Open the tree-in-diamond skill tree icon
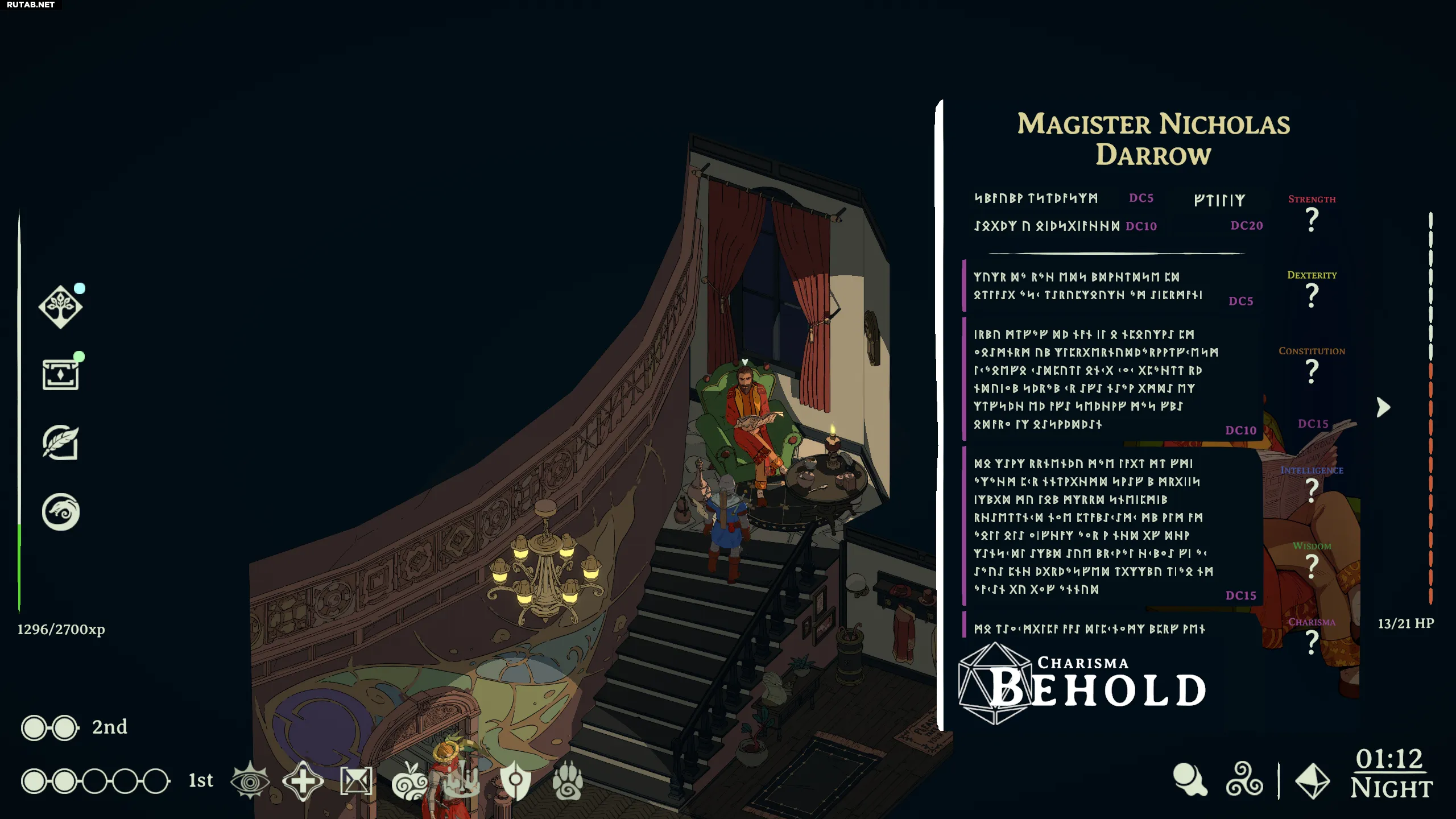The height and width of the screenshot is (819, 1456). (60, 307)
